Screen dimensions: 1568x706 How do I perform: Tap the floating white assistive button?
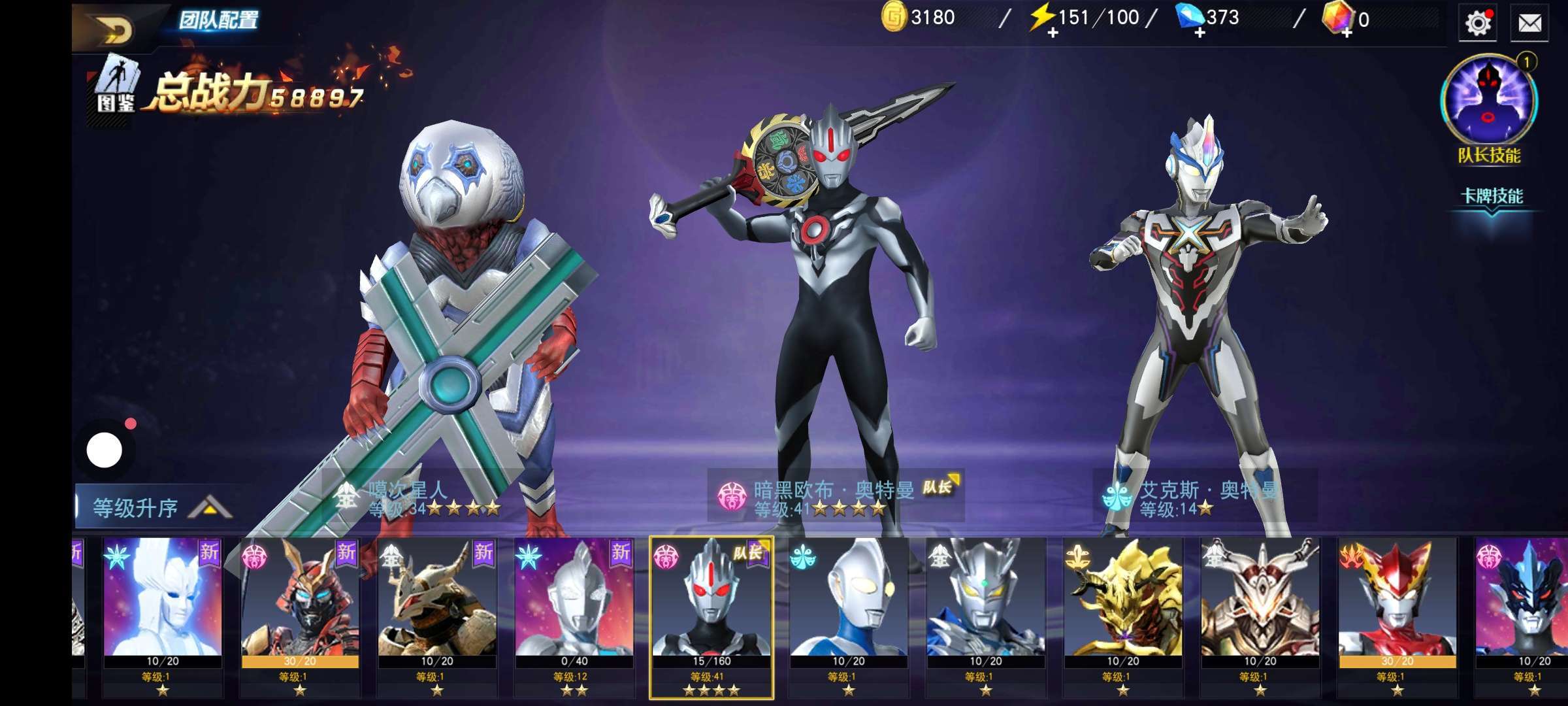(105, 450)
